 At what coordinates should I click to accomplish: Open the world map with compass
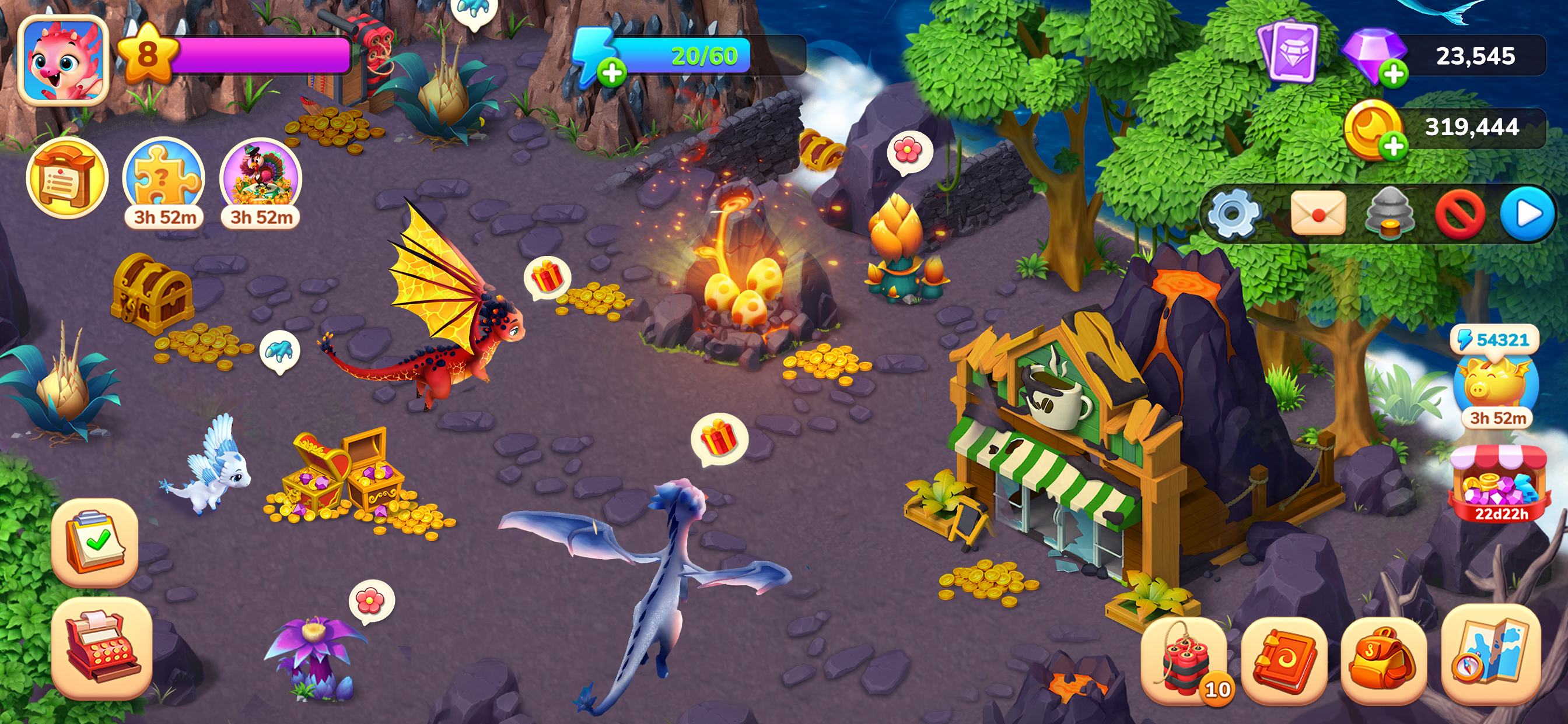[1492, 655]
